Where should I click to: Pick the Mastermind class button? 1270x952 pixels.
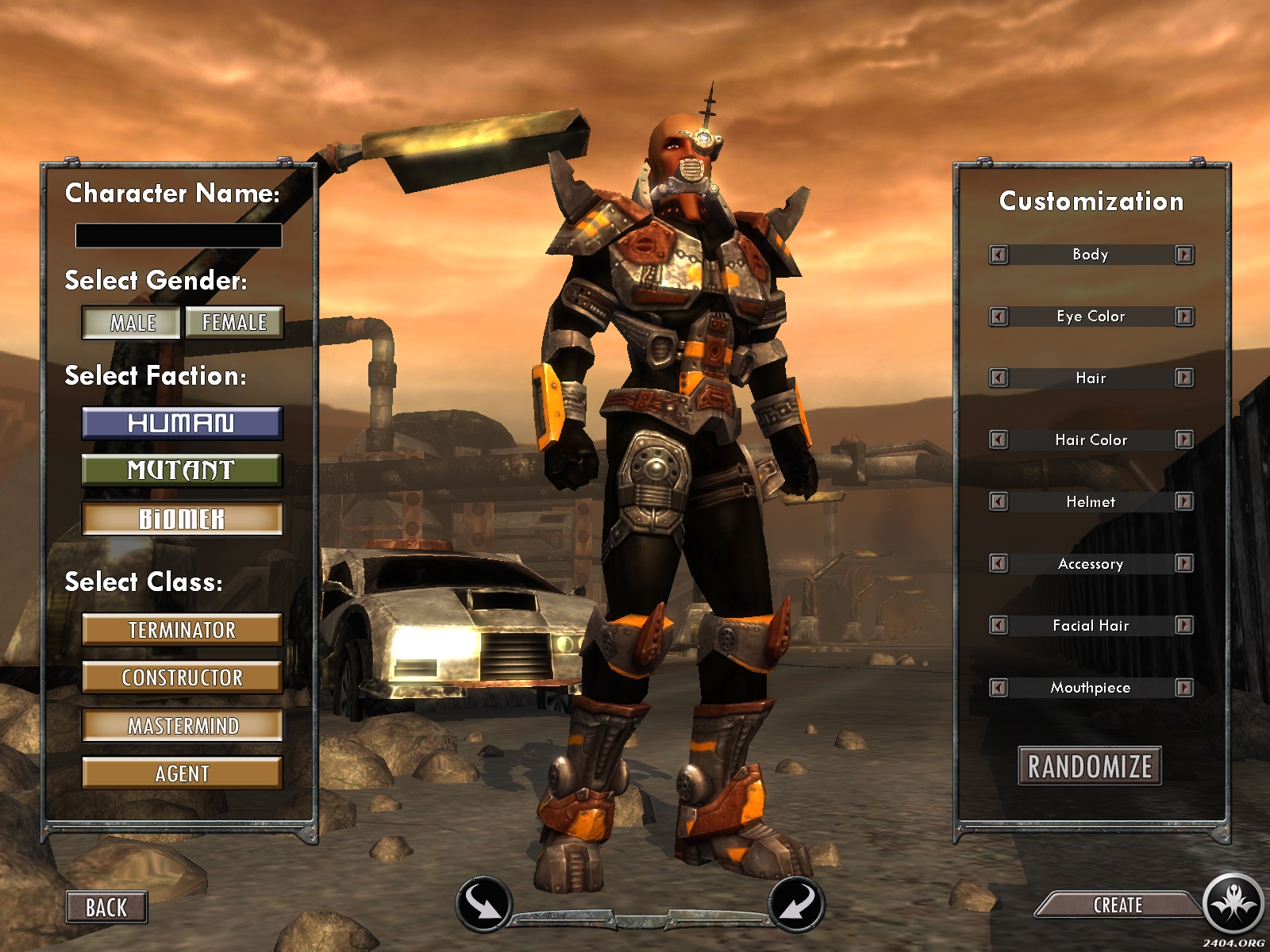182,726
